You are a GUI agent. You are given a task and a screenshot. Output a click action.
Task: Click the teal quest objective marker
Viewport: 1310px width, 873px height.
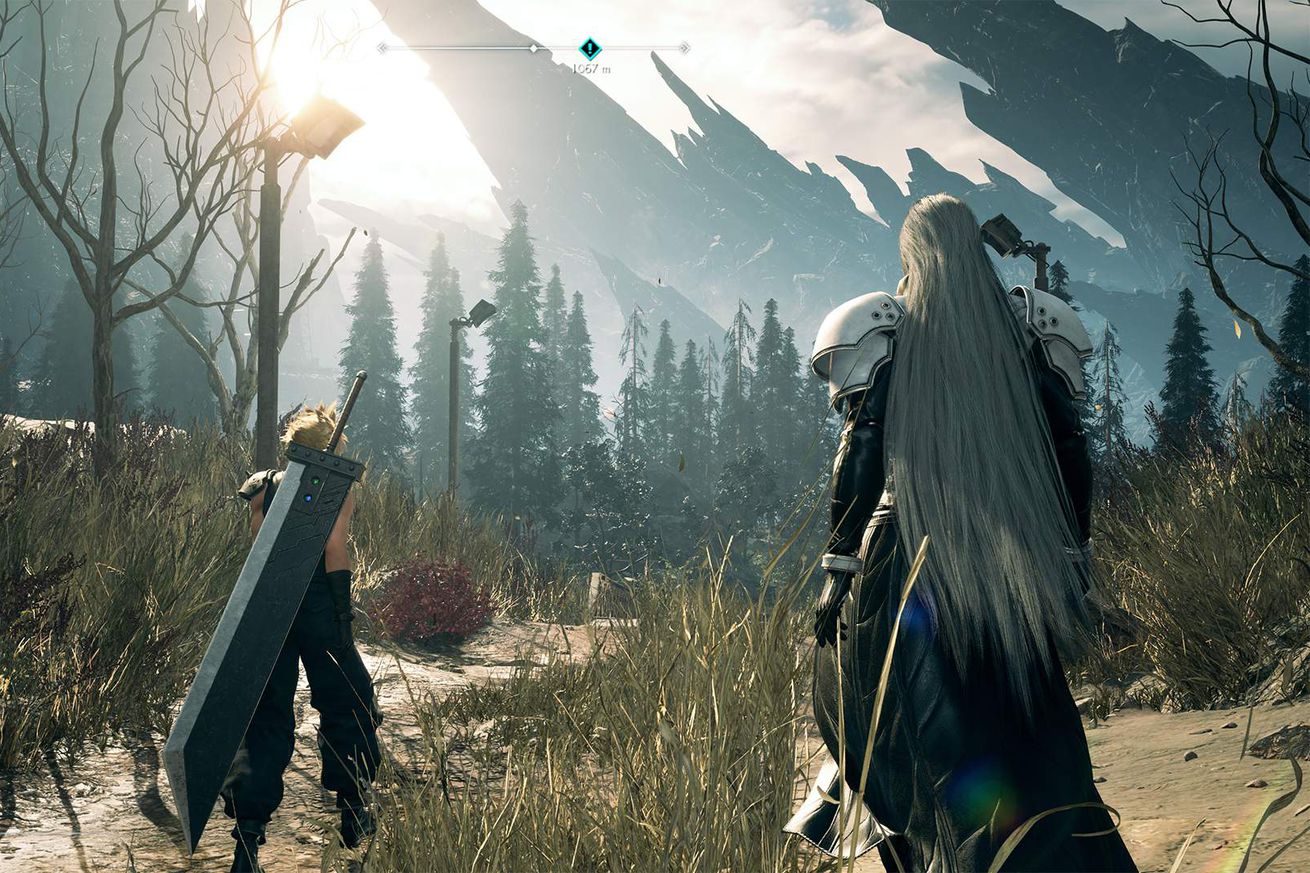pos(590,47)
